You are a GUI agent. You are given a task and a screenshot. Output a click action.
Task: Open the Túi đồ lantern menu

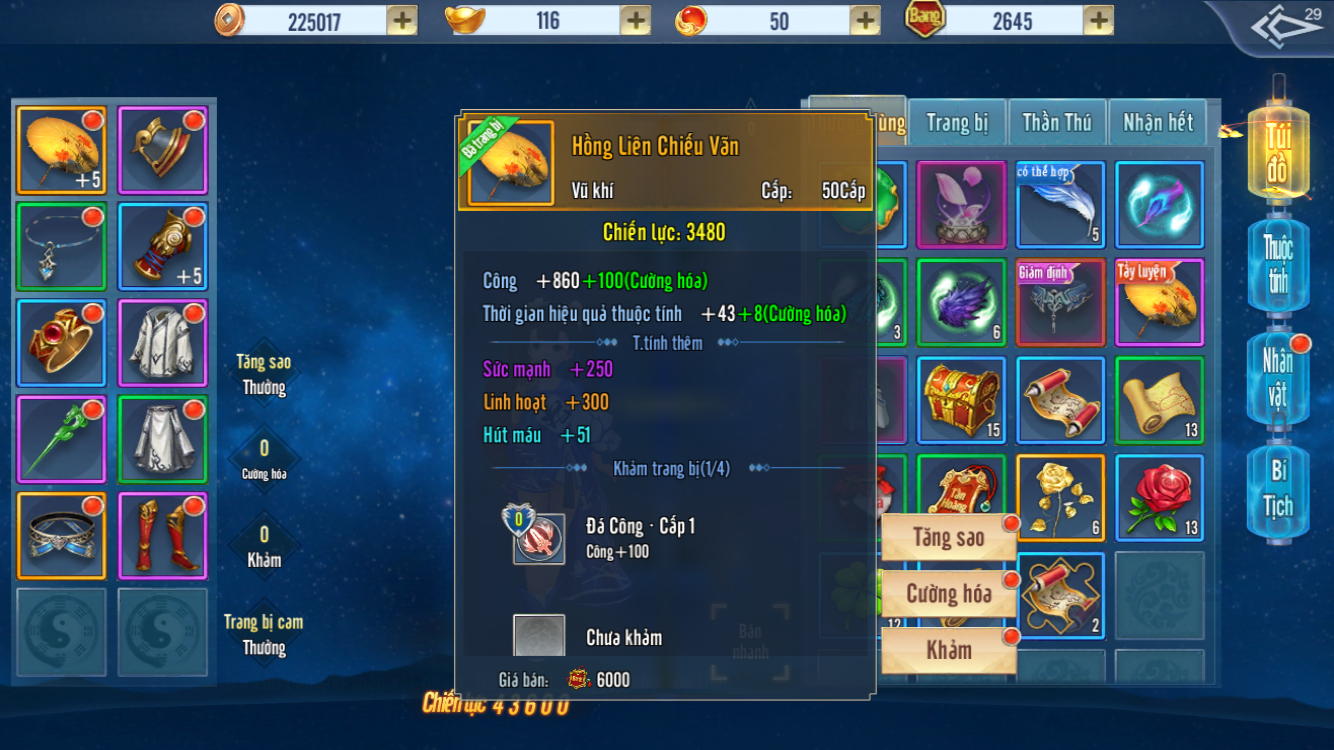(x=1277, y=152)
